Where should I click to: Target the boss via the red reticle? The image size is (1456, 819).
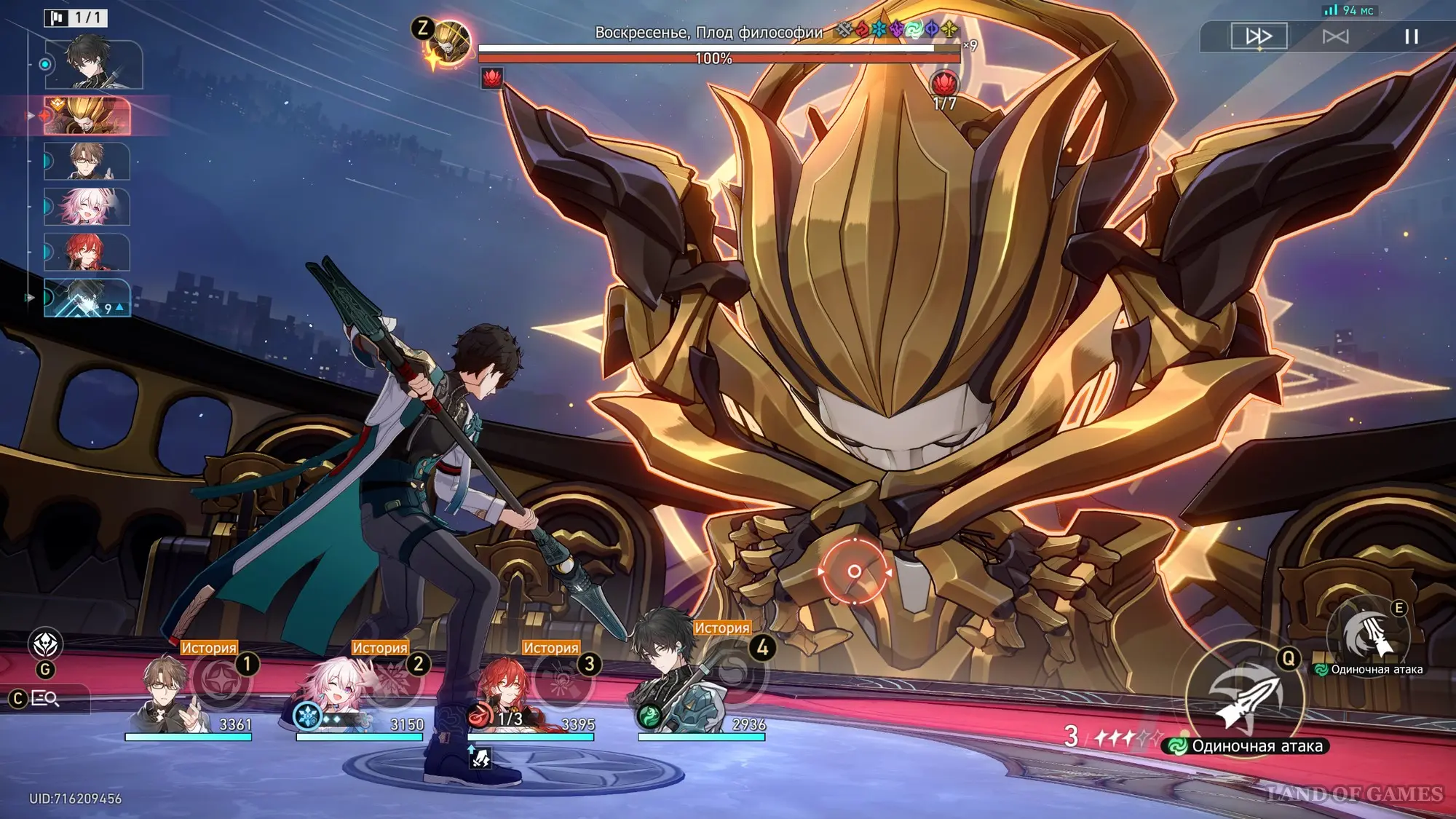click(855, 571)
